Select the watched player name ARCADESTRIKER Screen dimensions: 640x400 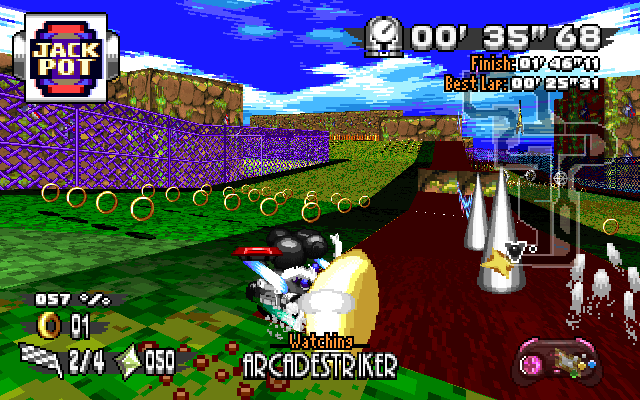(x=319, y=364)
